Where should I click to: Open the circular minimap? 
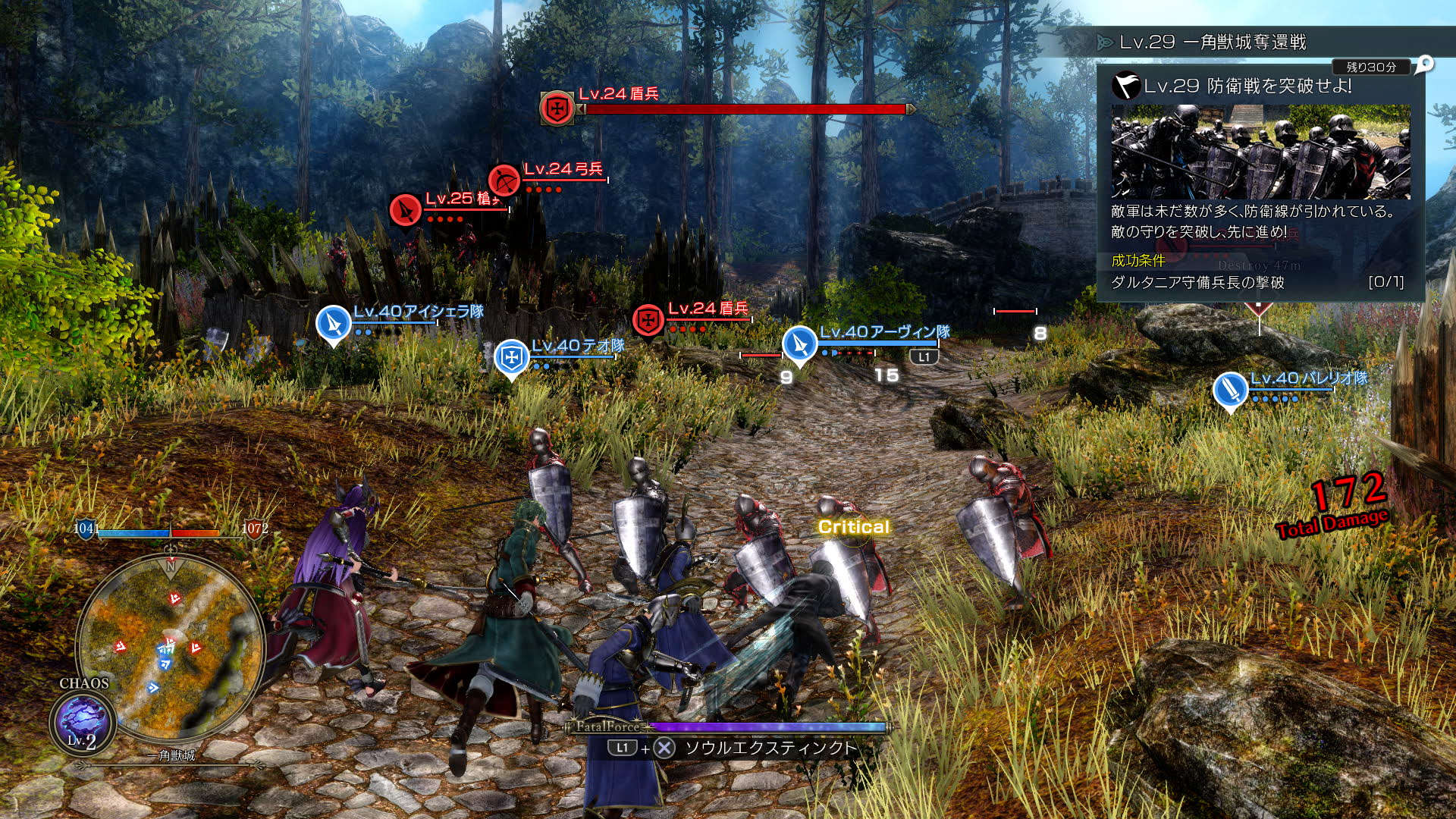(170, 645)
